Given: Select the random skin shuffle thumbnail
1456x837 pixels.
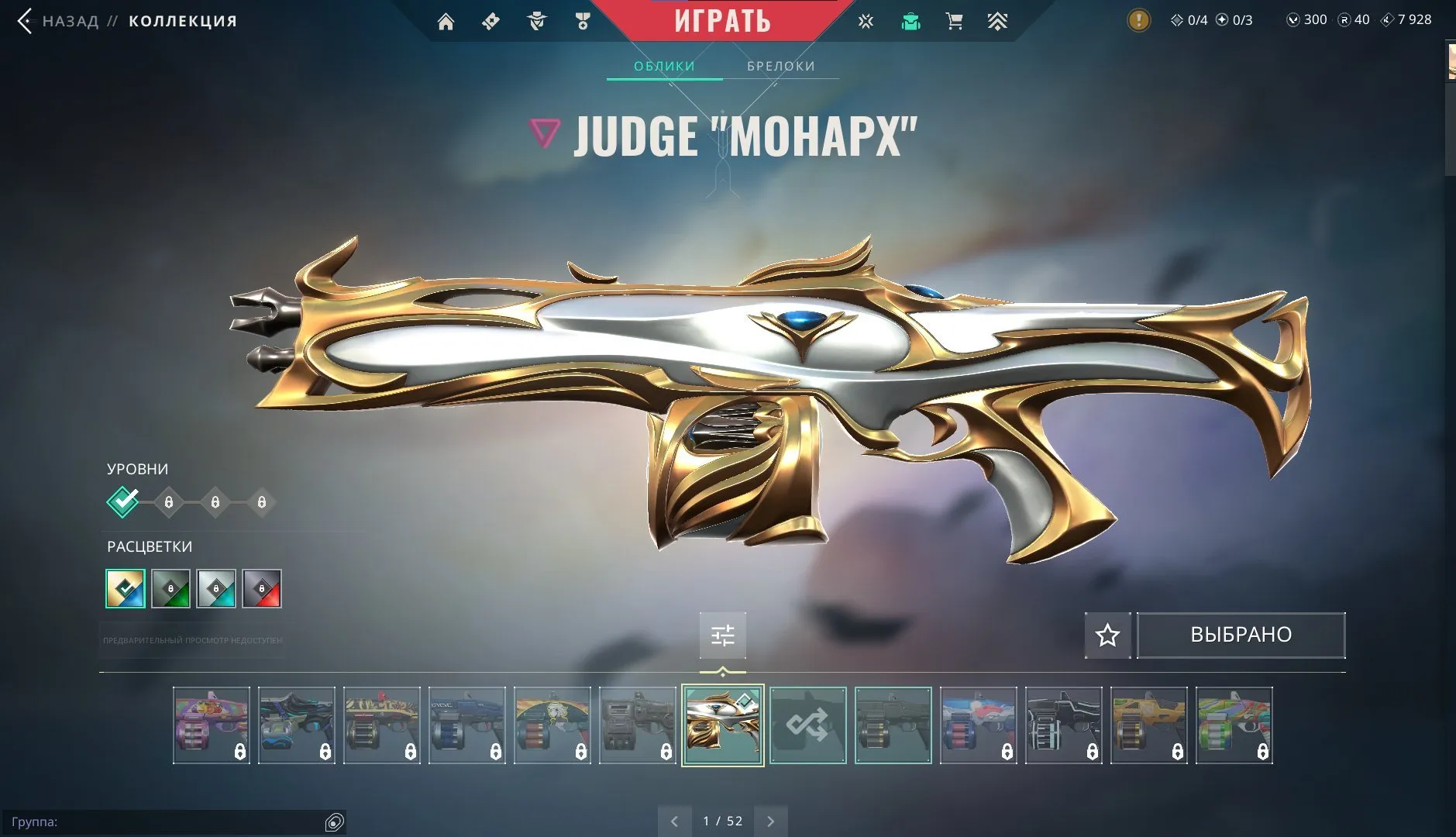Looking at the screenshot, I should pos(808,725).
